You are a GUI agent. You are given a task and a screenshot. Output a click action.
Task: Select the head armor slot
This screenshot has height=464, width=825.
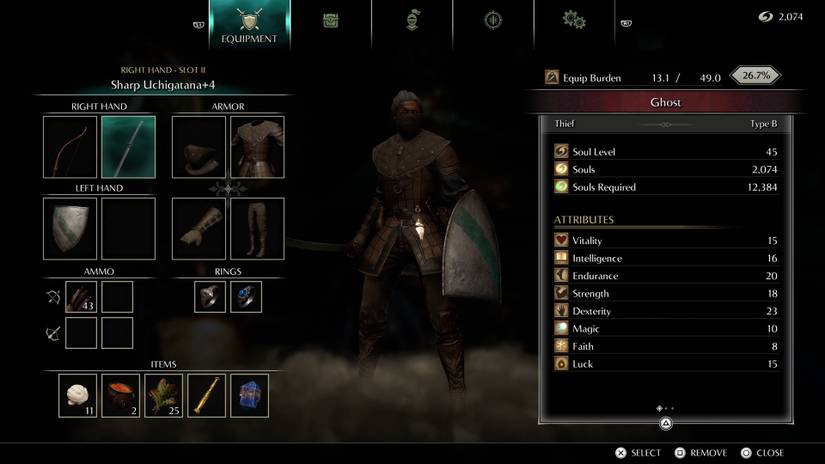click(x=199, y=147)
